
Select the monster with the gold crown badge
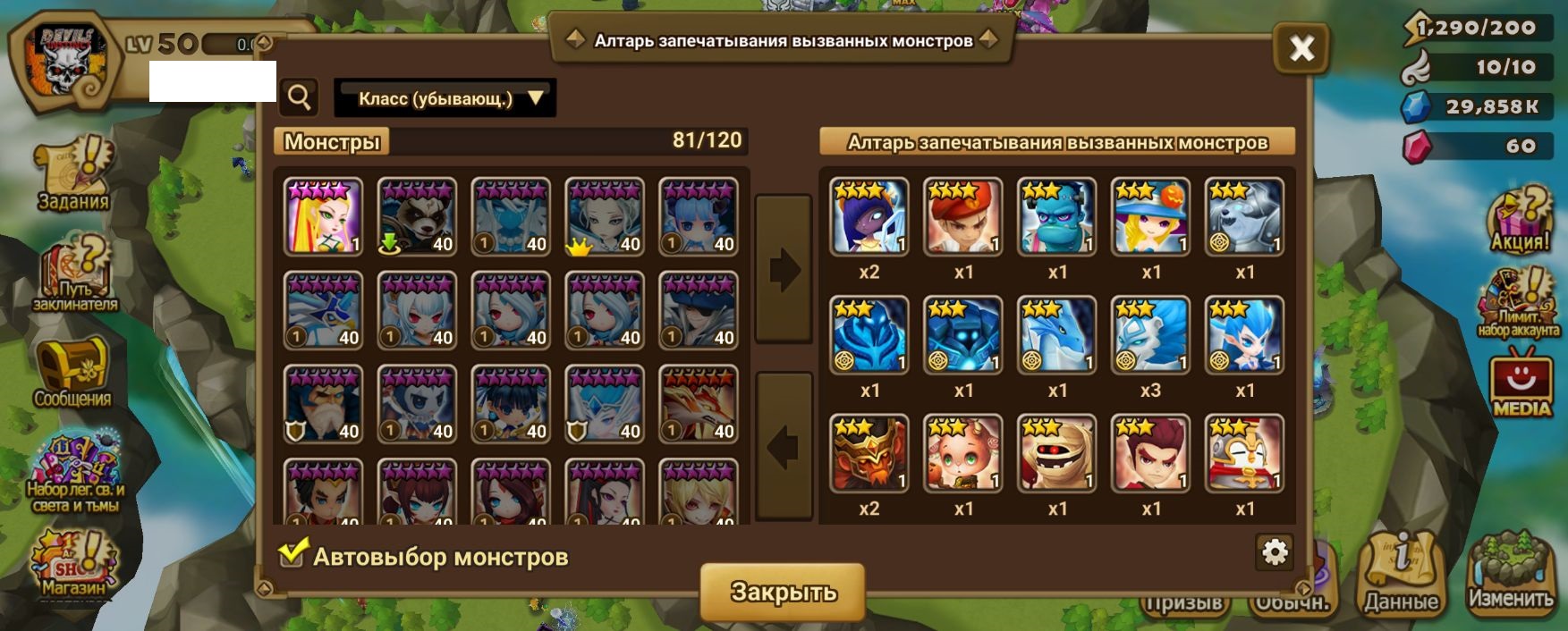605,216
